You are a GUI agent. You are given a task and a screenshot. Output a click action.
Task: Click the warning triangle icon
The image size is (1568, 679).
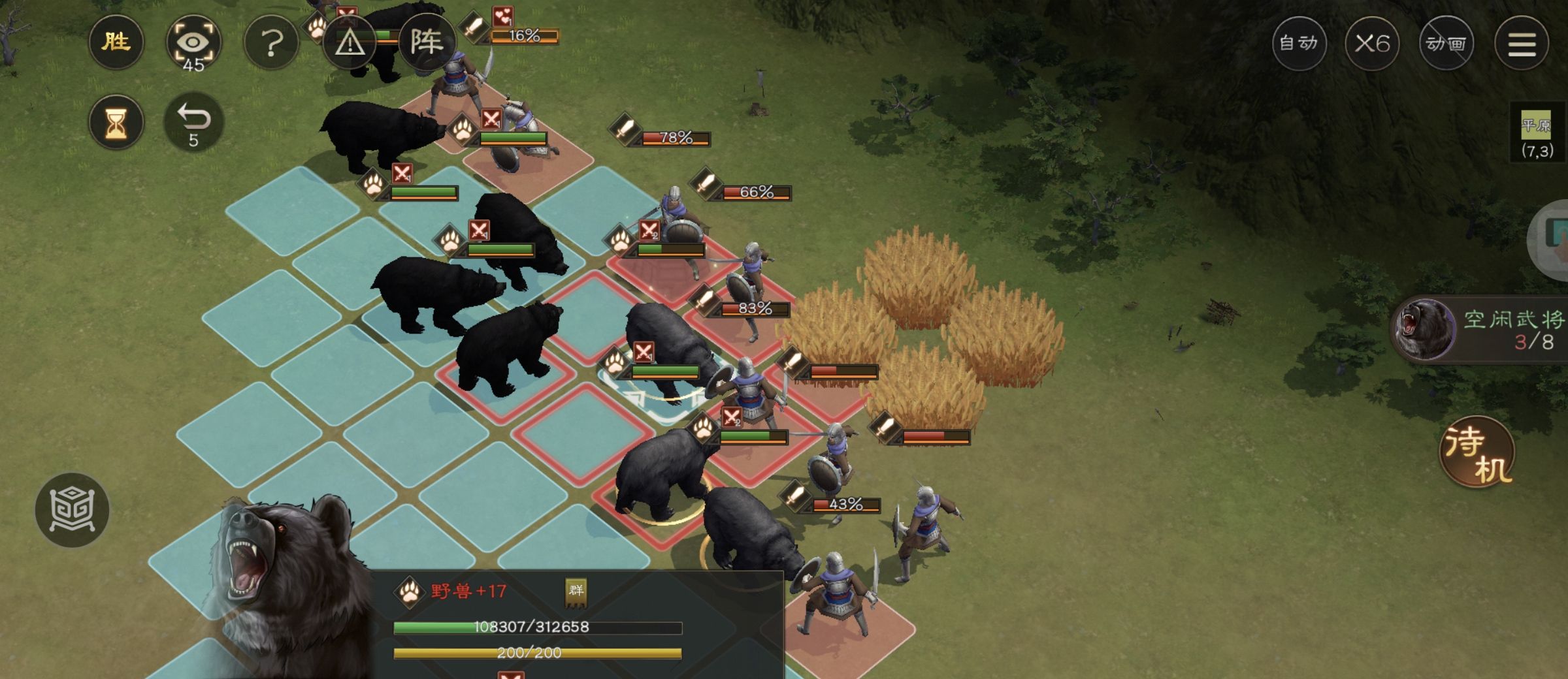(350, 44)
